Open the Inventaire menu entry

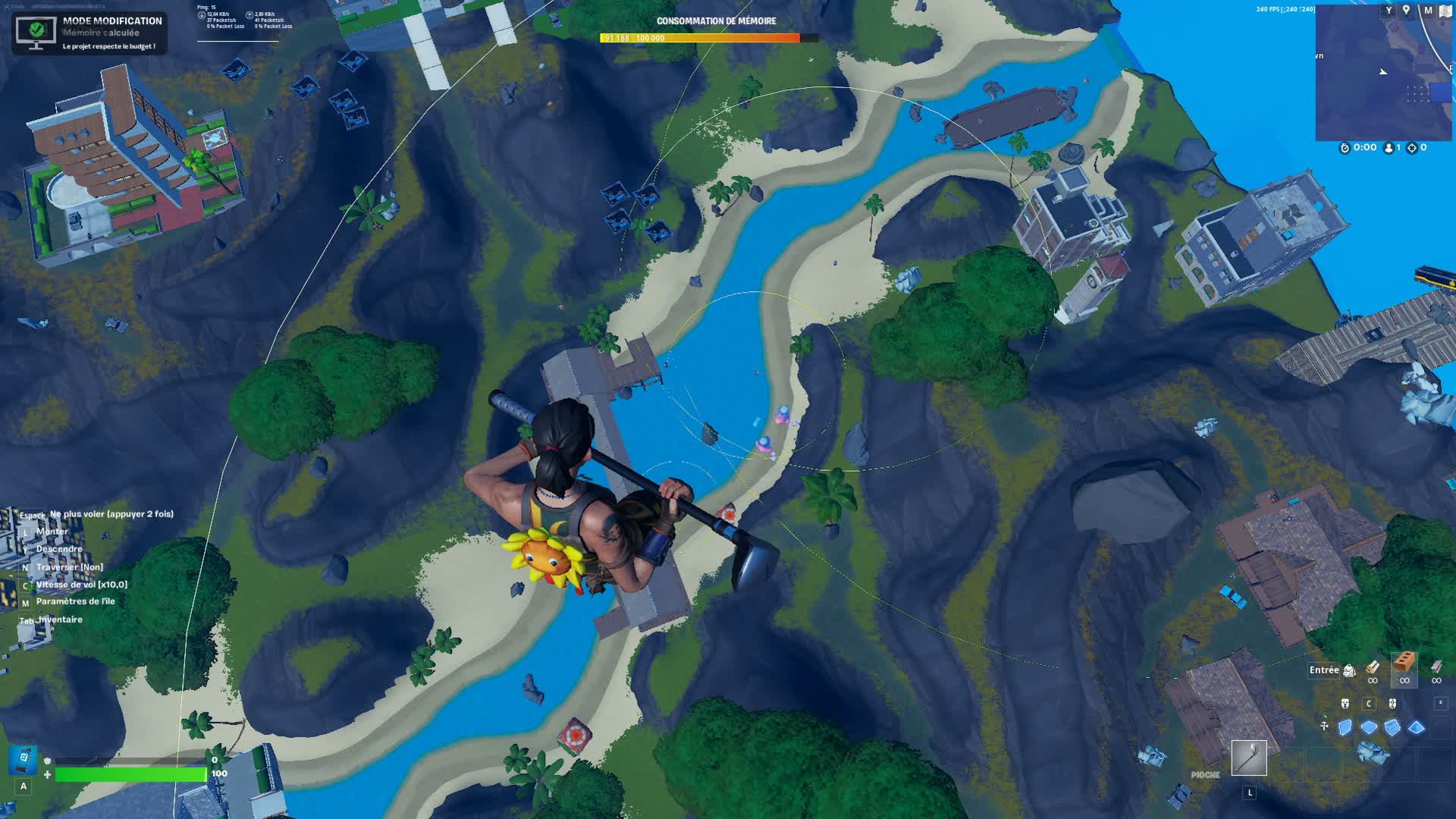(61, 620)
